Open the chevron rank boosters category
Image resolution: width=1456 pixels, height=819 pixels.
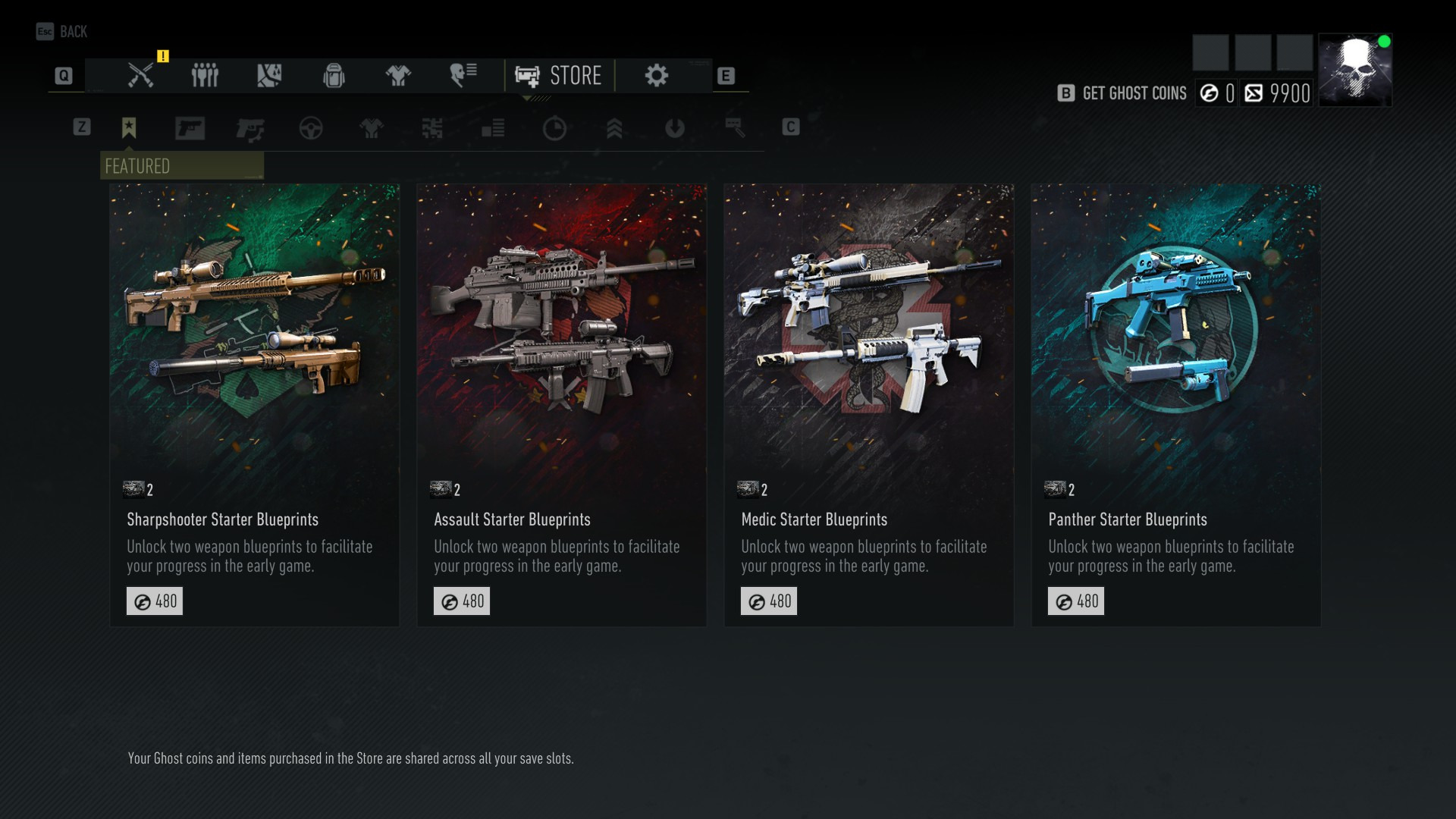(x=614, y=129)
